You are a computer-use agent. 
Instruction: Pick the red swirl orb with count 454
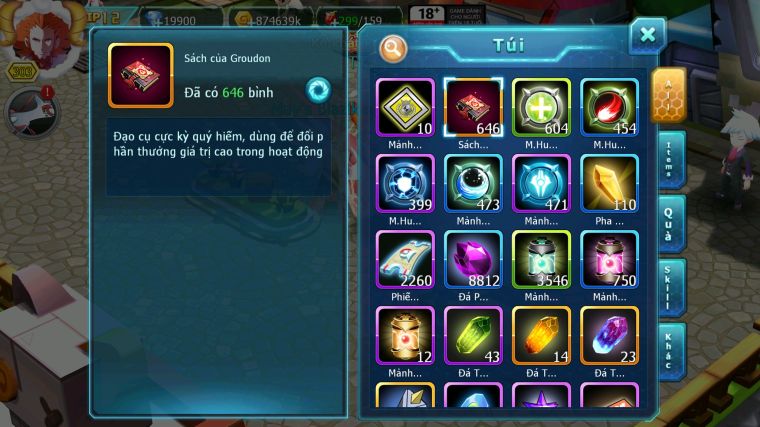[609, 107]
